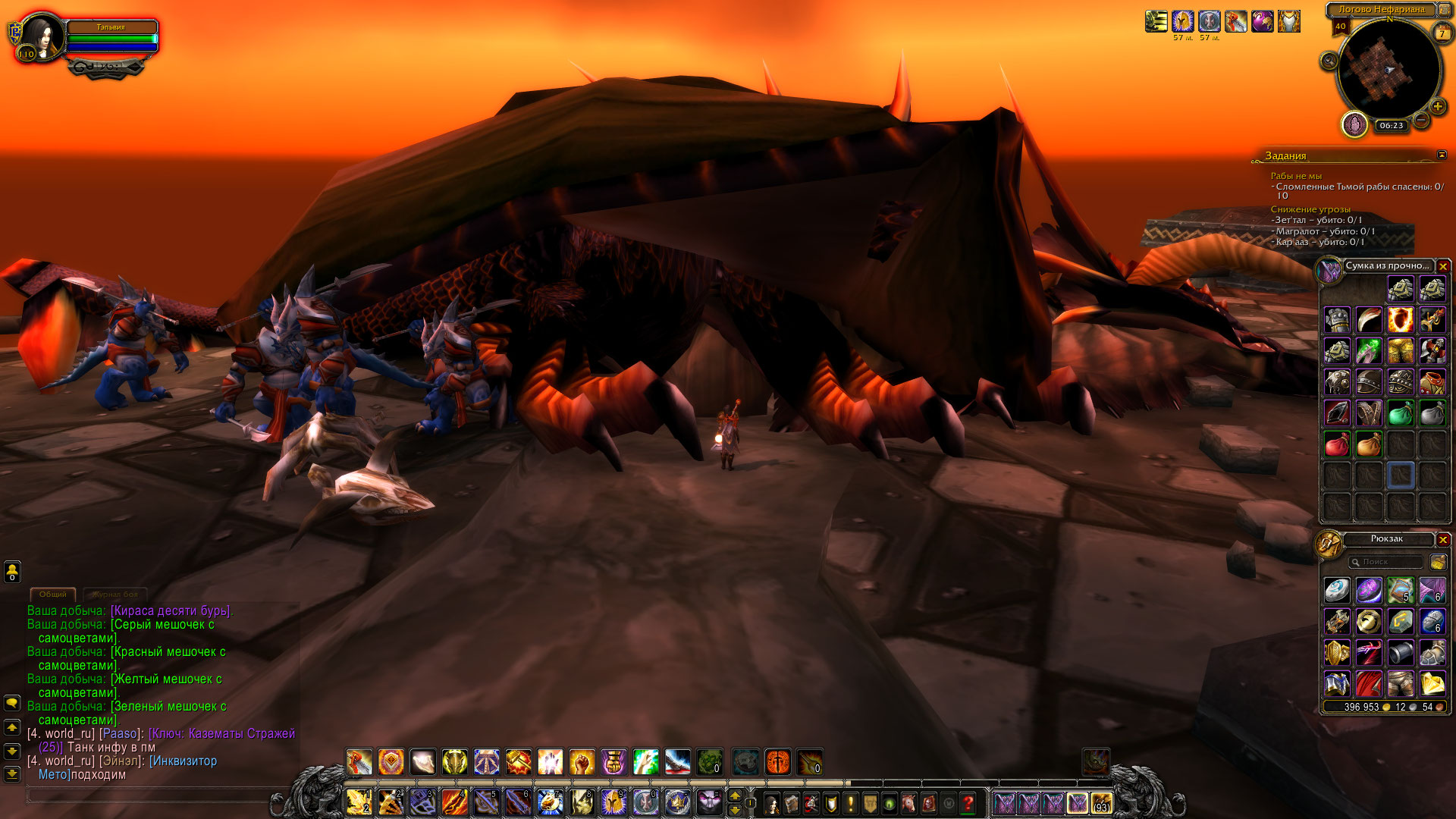1456x819 pixels.
Task: Zoom out the minimap with minus button
Action: click(1422, 120)
